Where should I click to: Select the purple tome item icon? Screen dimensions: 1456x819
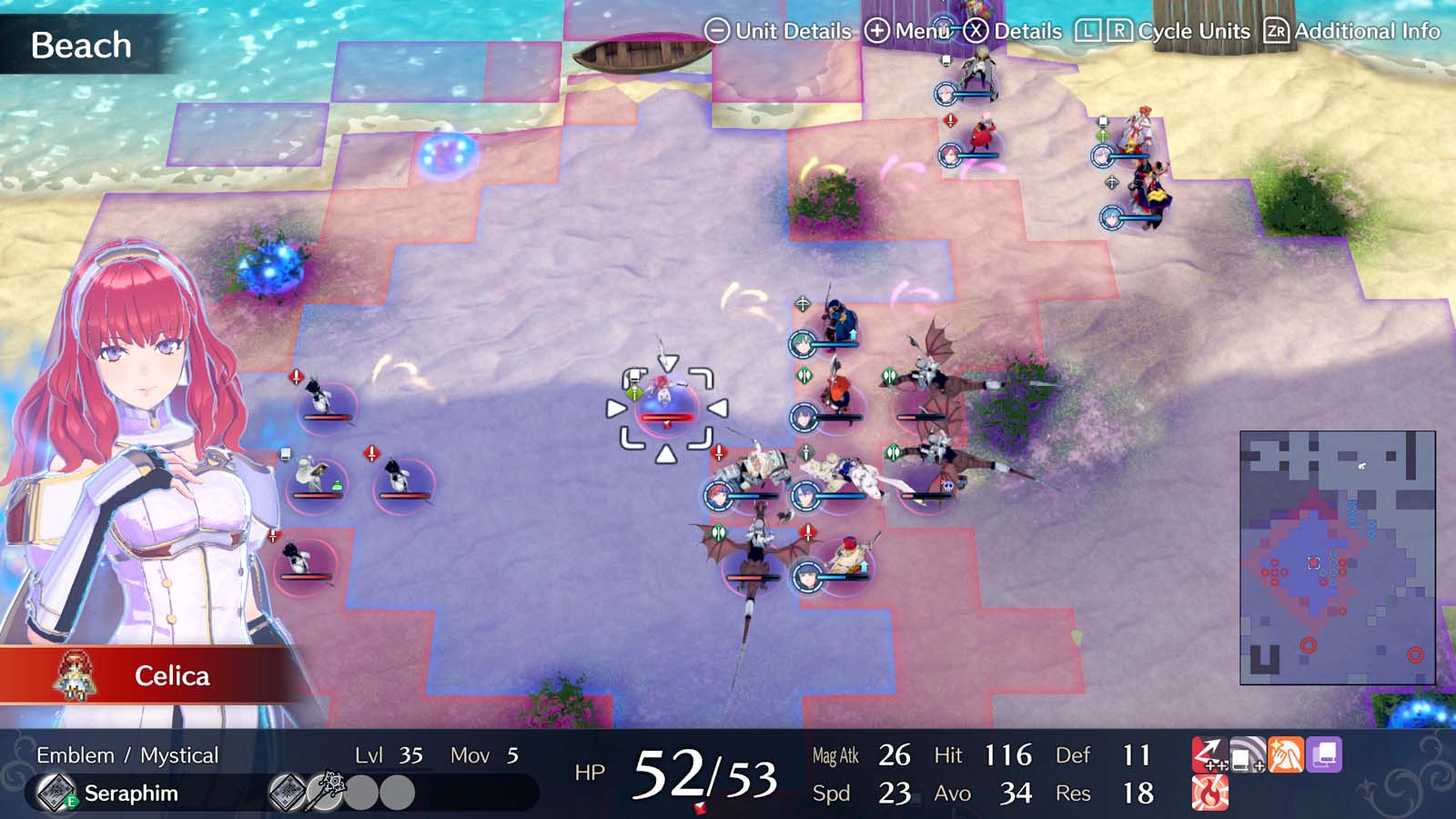tap(1324, 753)
